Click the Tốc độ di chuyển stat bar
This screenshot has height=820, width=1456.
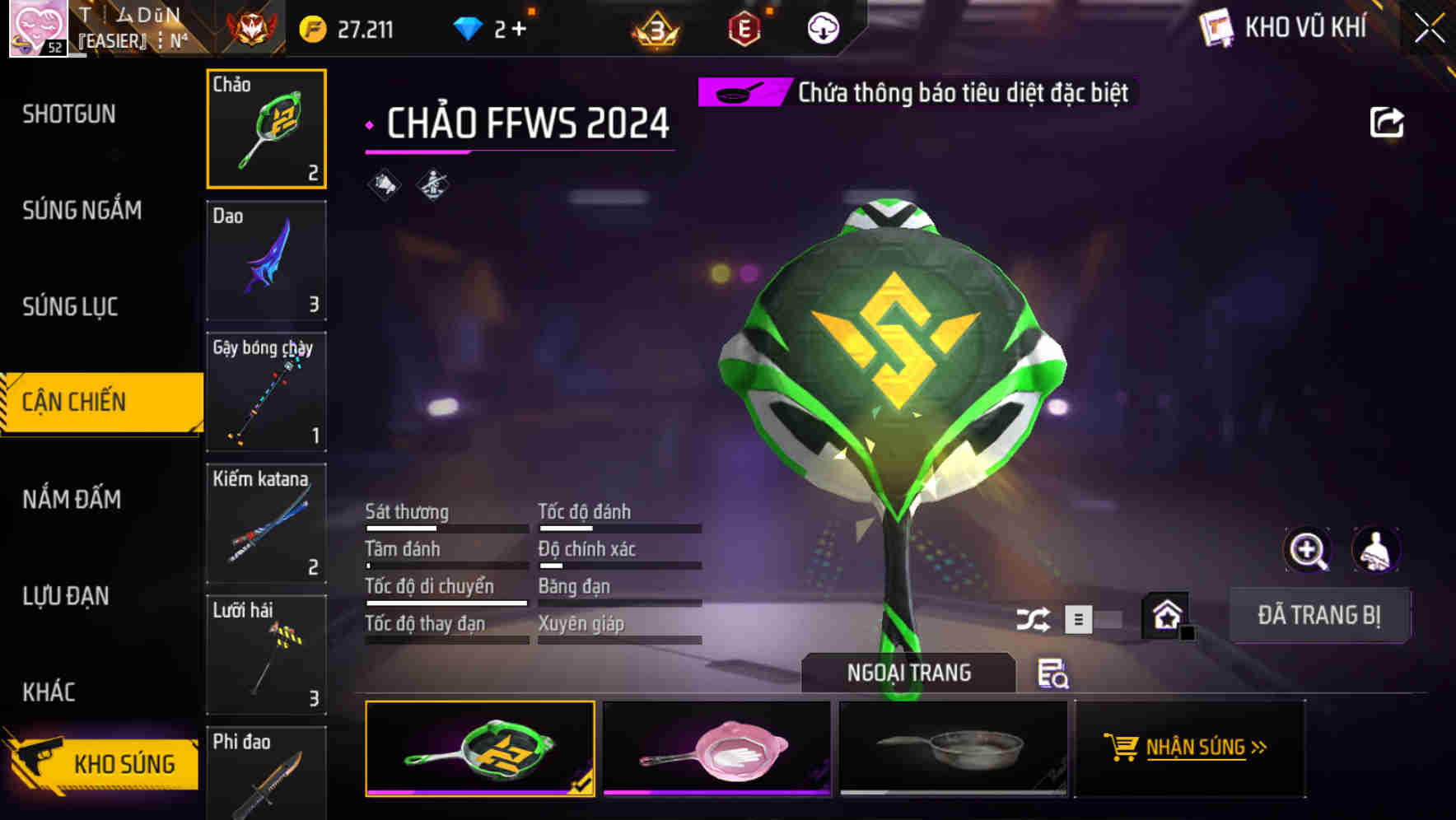pyautogui.click(x=446, y=603)
